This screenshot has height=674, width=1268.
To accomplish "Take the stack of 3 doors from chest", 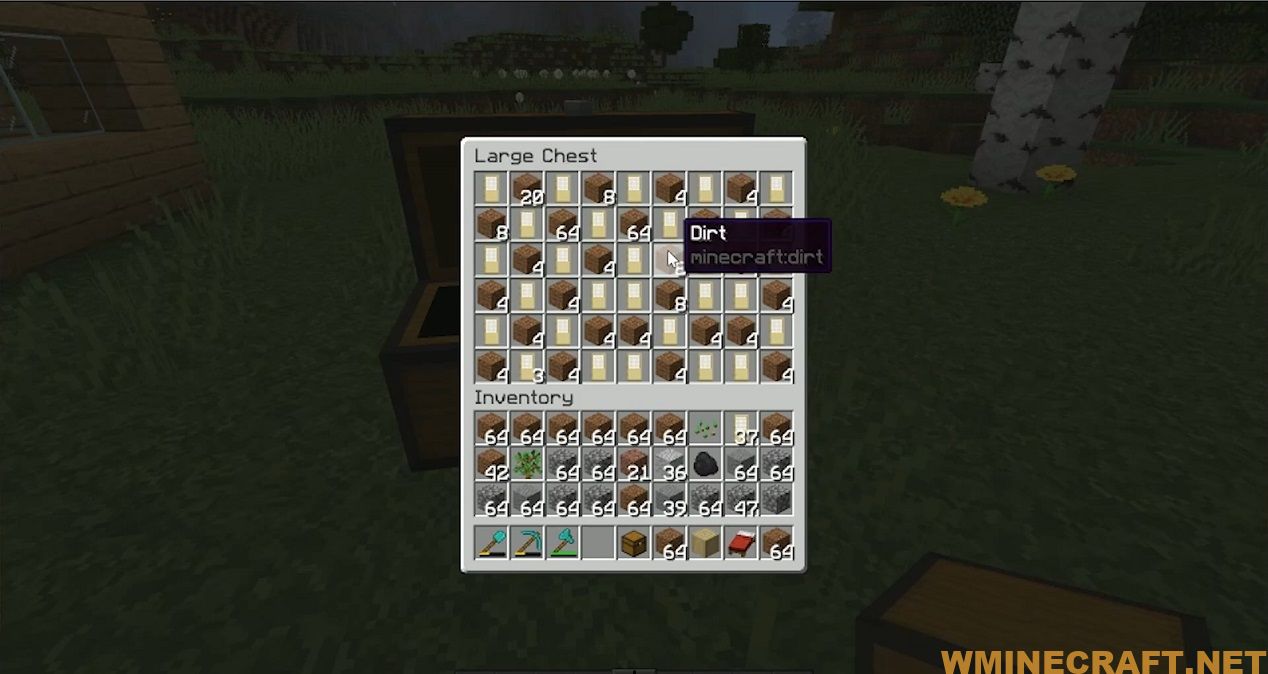I will (526, 367).
